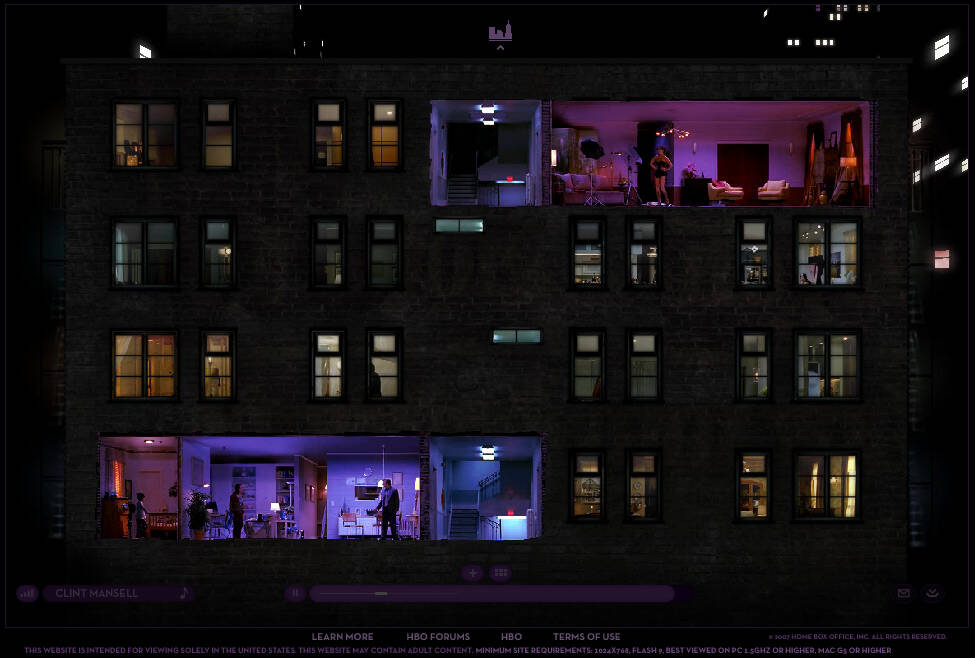The image size is (975, 658).
Task: Click the download icon
Action: click(932, 593)
